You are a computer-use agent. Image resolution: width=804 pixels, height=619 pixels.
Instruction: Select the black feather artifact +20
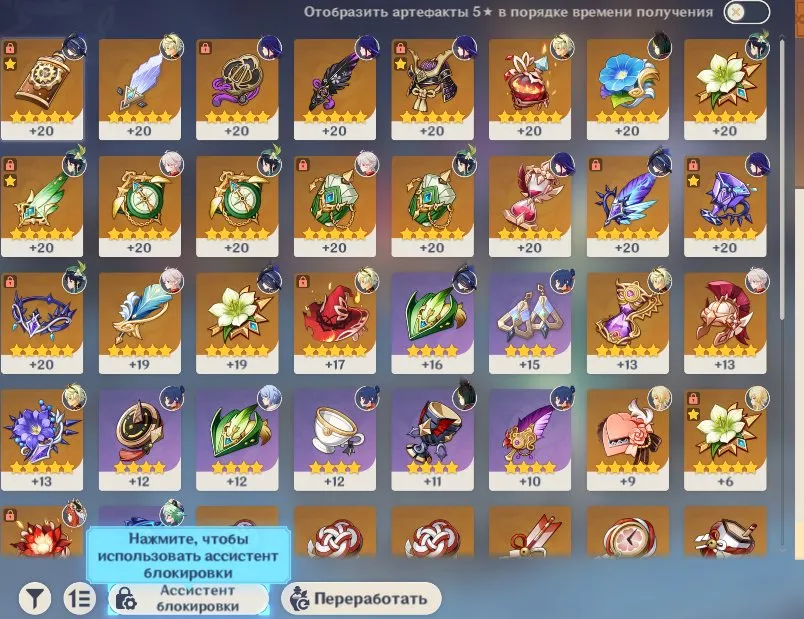334,85
